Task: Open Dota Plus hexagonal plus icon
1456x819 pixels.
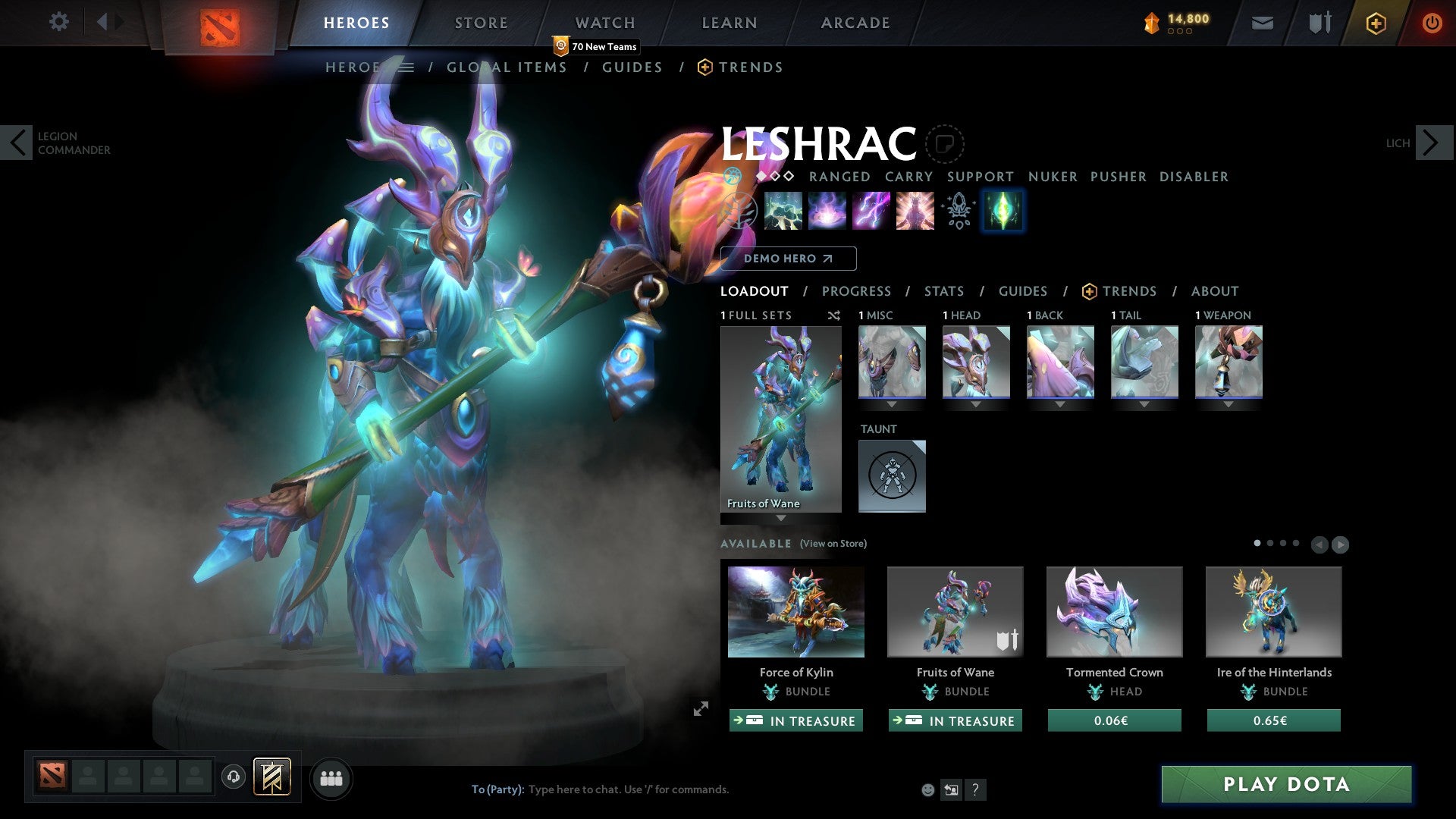Action: click(x=1376, y=23)
